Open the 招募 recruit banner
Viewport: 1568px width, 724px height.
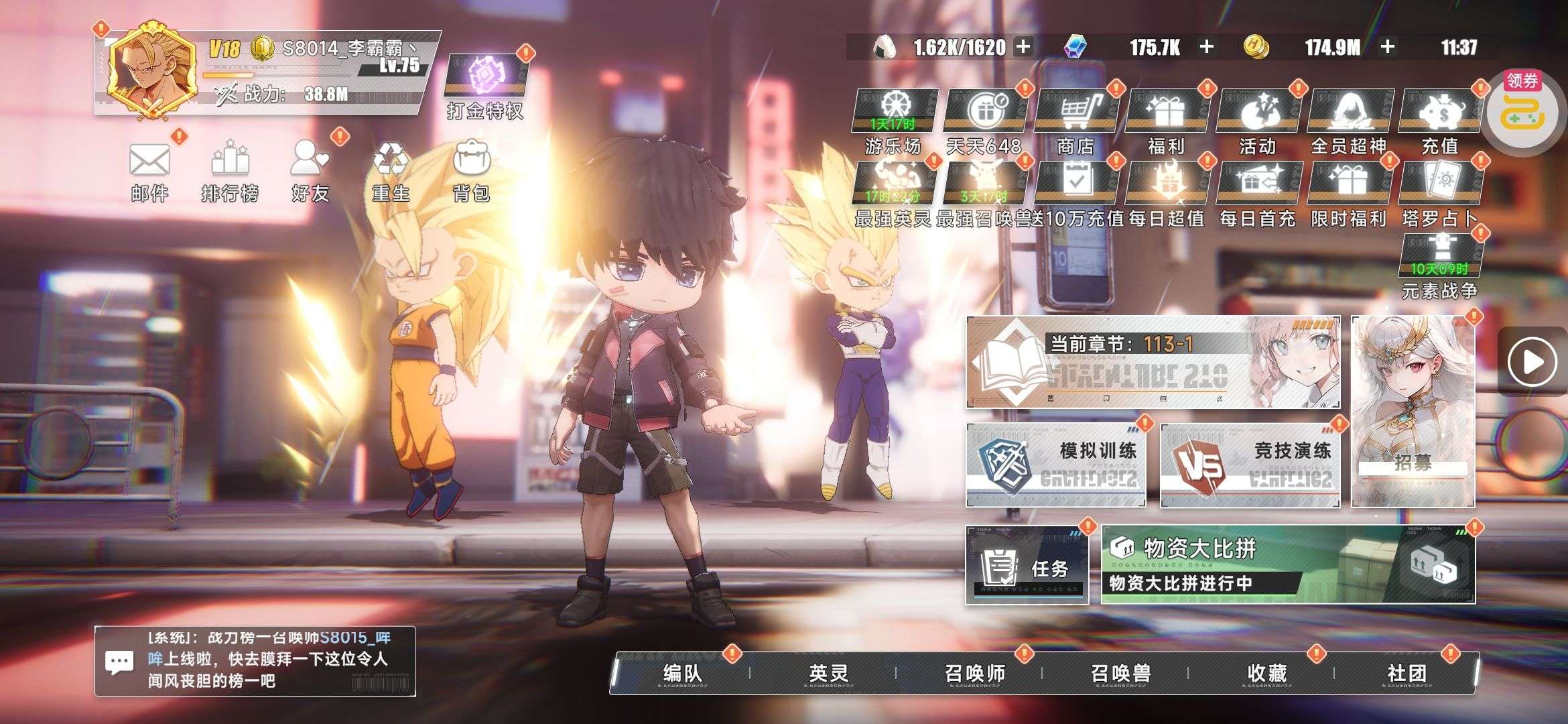1413,412
